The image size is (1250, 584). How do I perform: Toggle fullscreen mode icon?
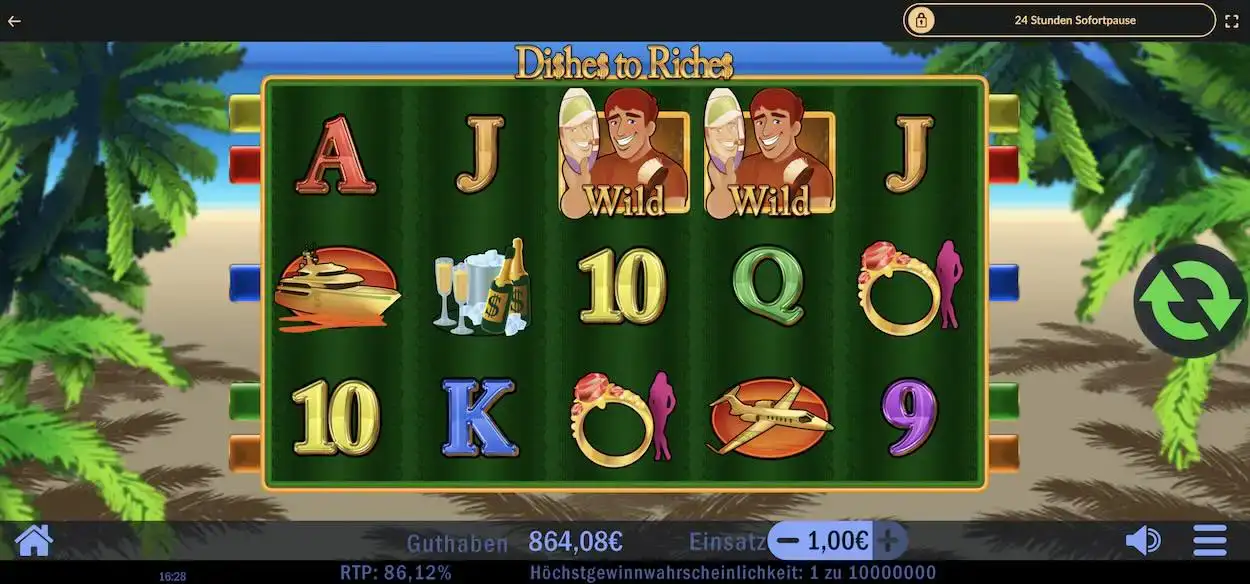pyautogui.click(x=1232, y=20)
